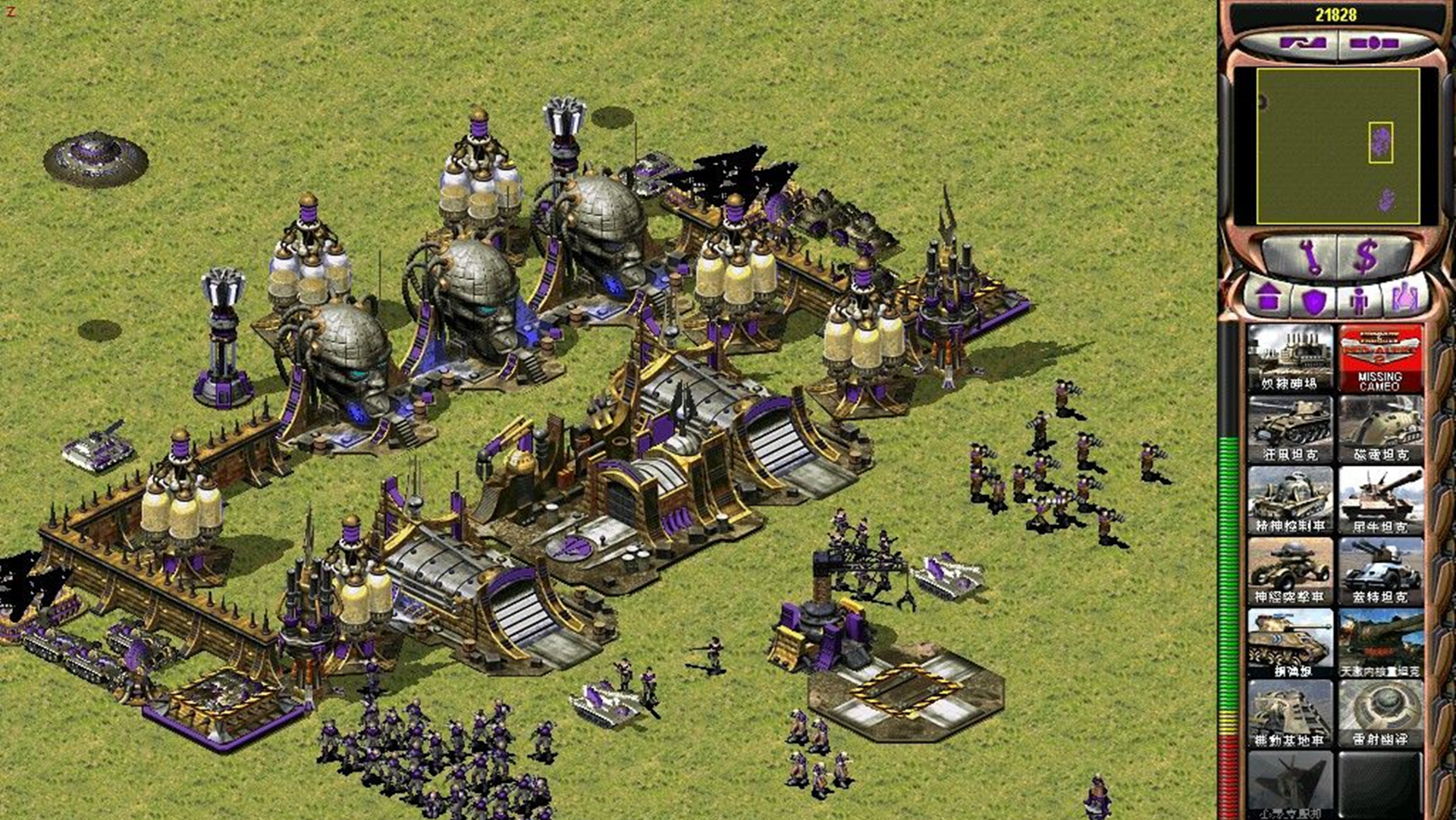Build the 磁電坦克 magnetron tank

coord(1380,429)
